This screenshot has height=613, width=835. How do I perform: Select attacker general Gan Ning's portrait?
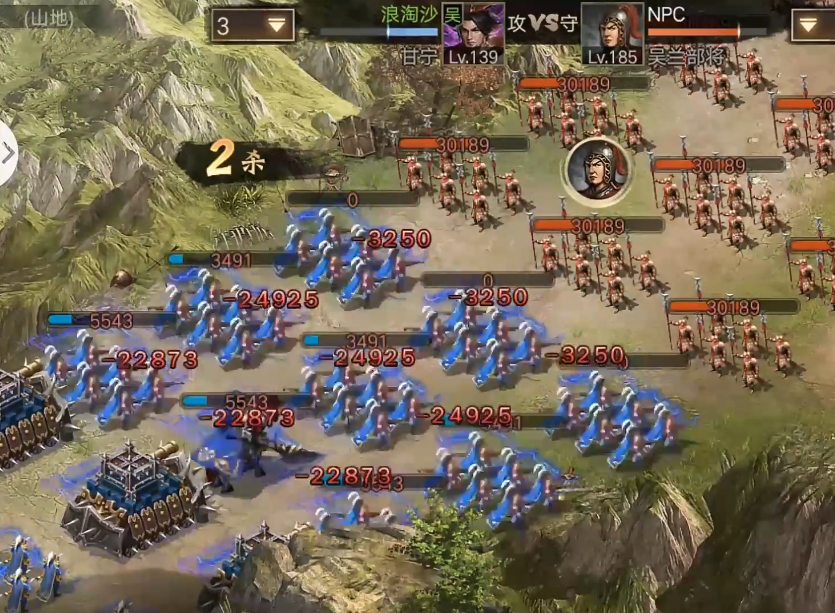(473, 31)
